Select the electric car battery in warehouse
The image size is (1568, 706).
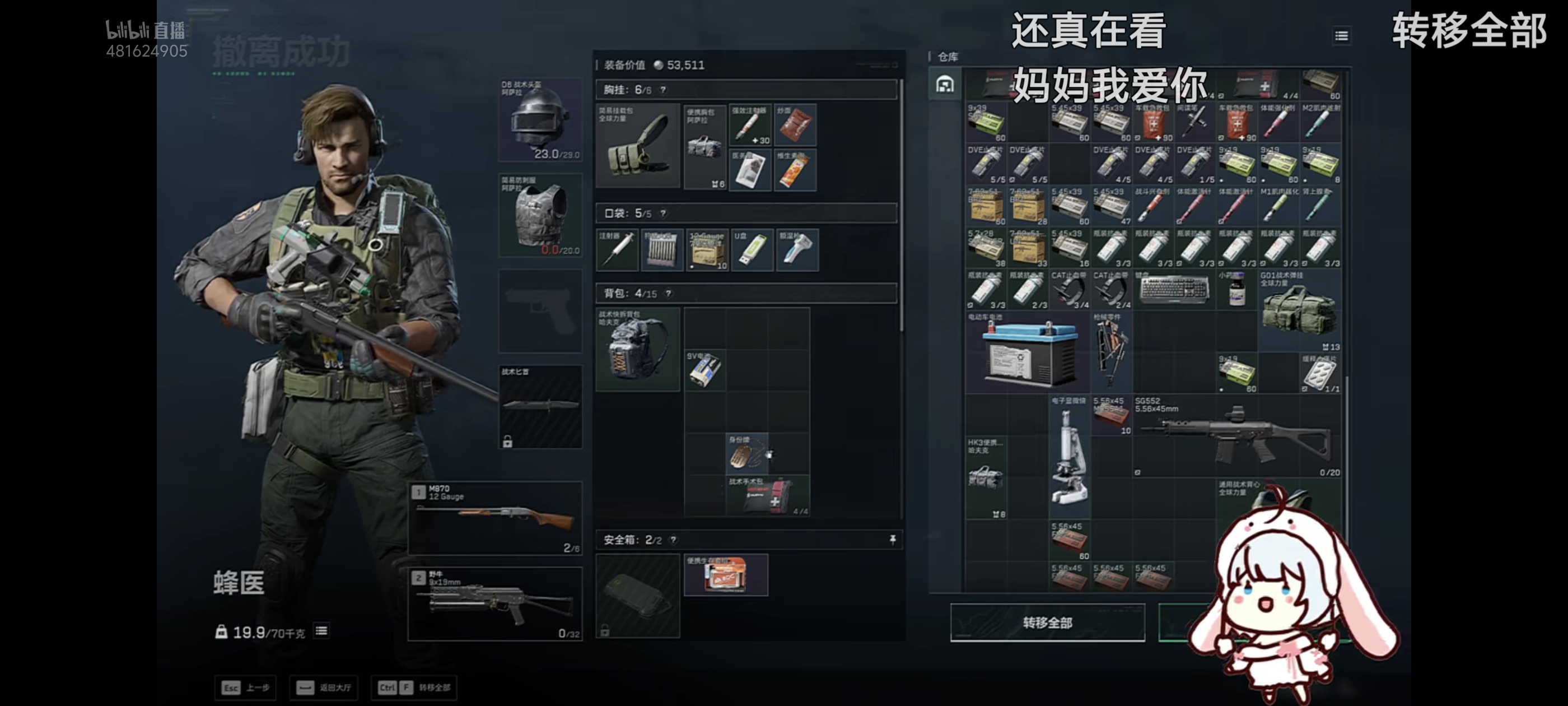(1028, 352)
